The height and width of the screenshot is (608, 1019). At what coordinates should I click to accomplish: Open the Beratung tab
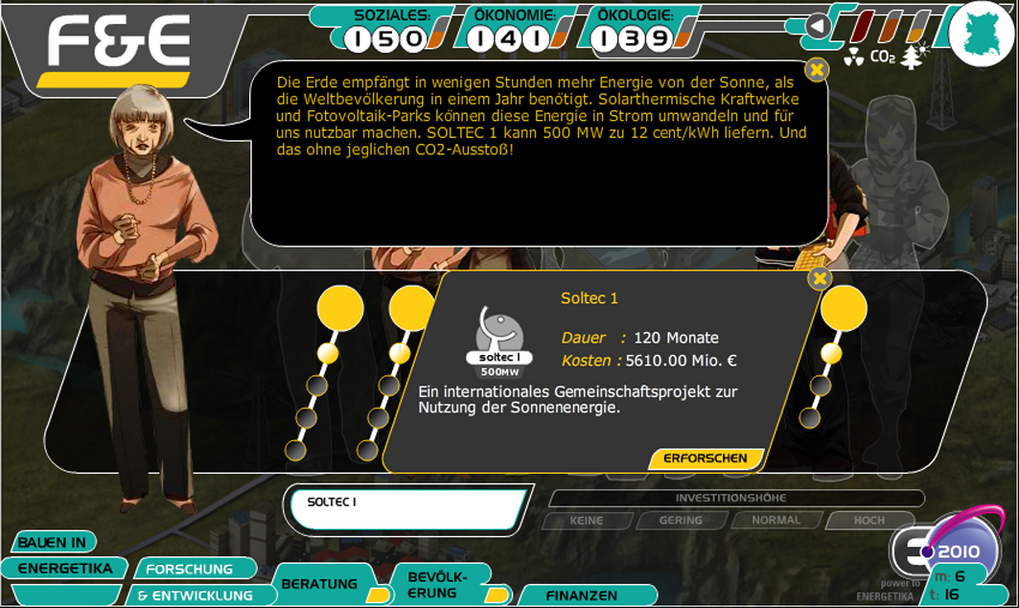coord(320,583)
